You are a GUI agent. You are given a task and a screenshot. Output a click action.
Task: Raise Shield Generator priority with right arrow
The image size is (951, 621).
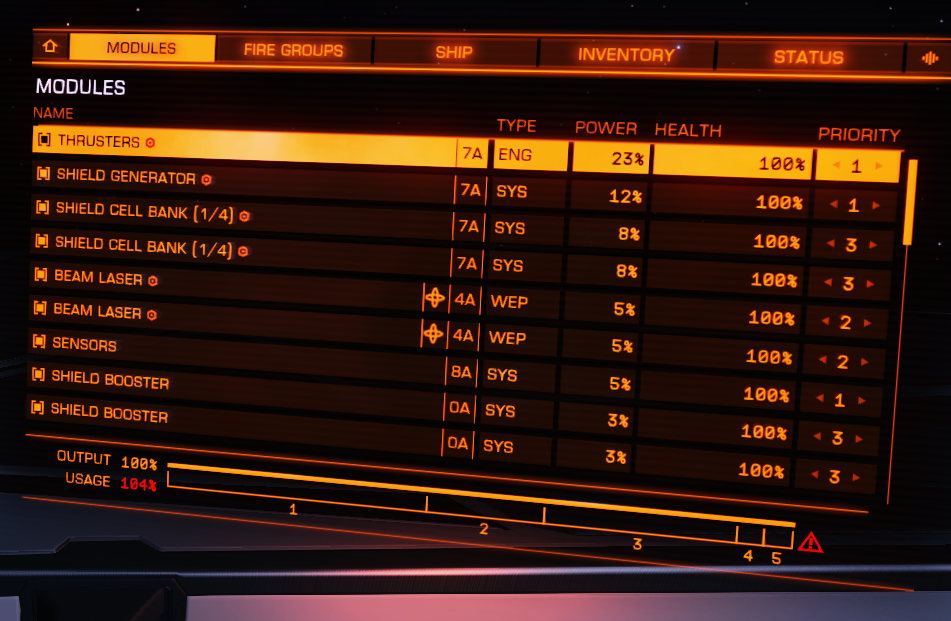click(x=877, y=206)
